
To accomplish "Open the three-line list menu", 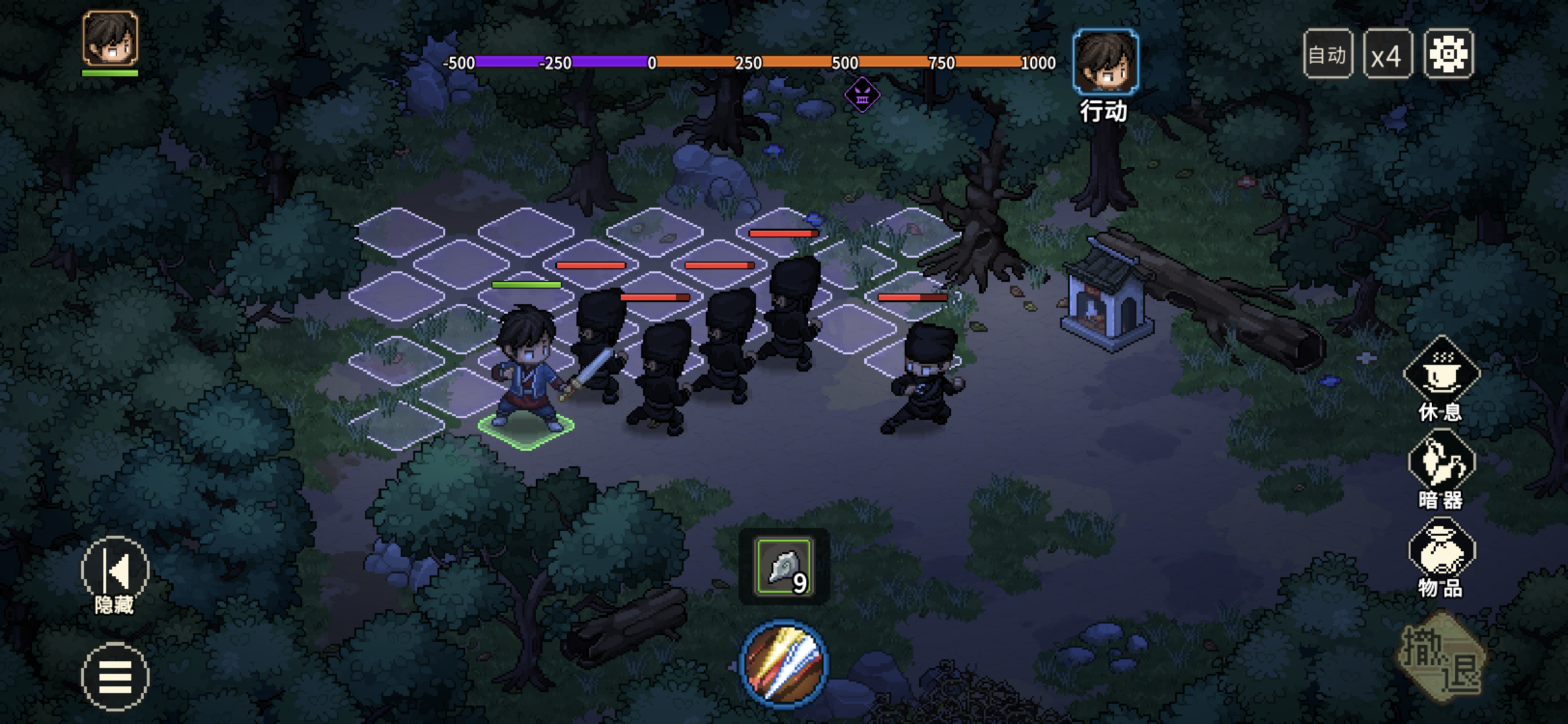I will tap(115, 676).
